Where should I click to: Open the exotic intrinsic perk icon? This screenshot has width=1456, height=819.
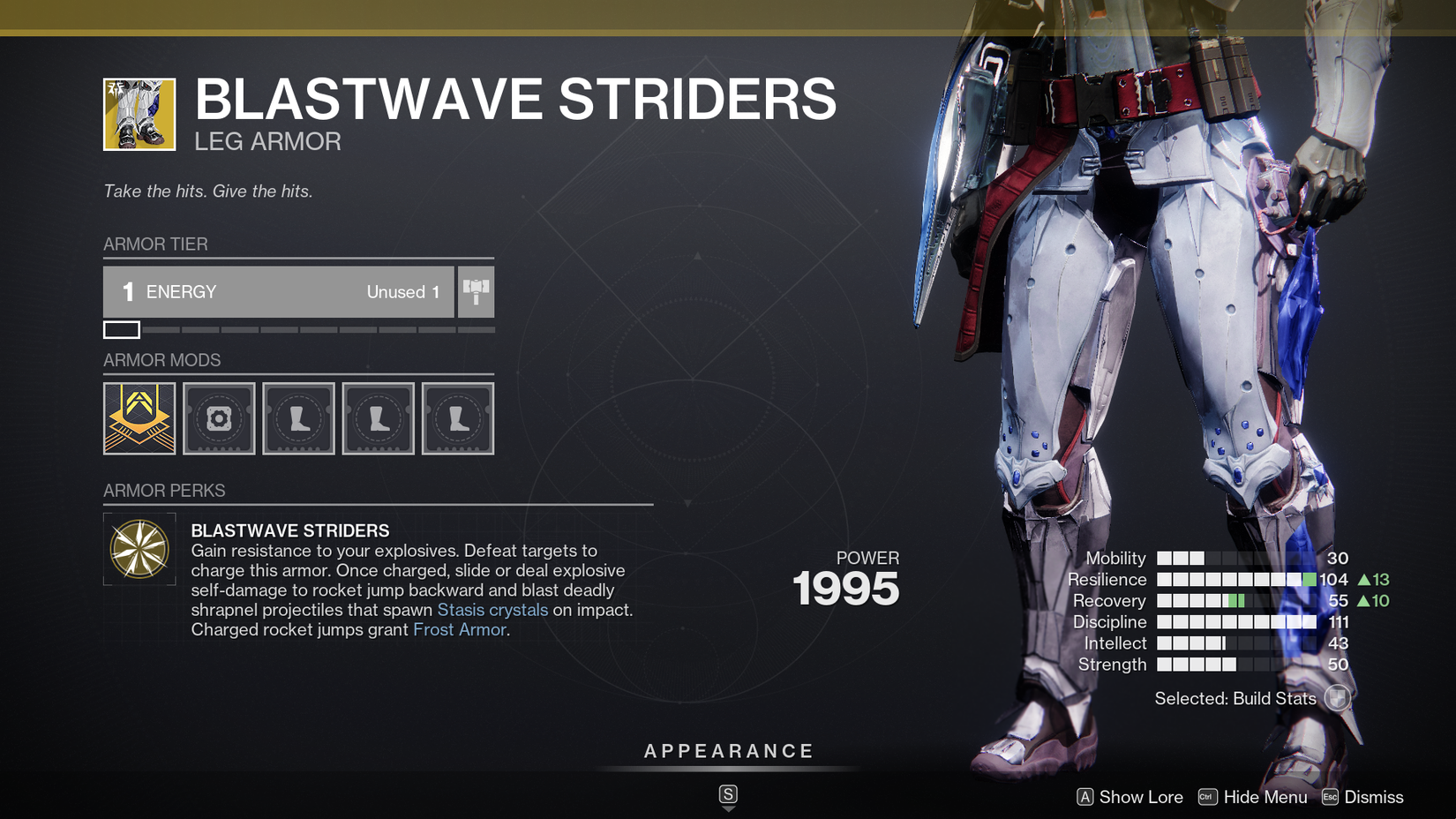(x=139, y=548)
